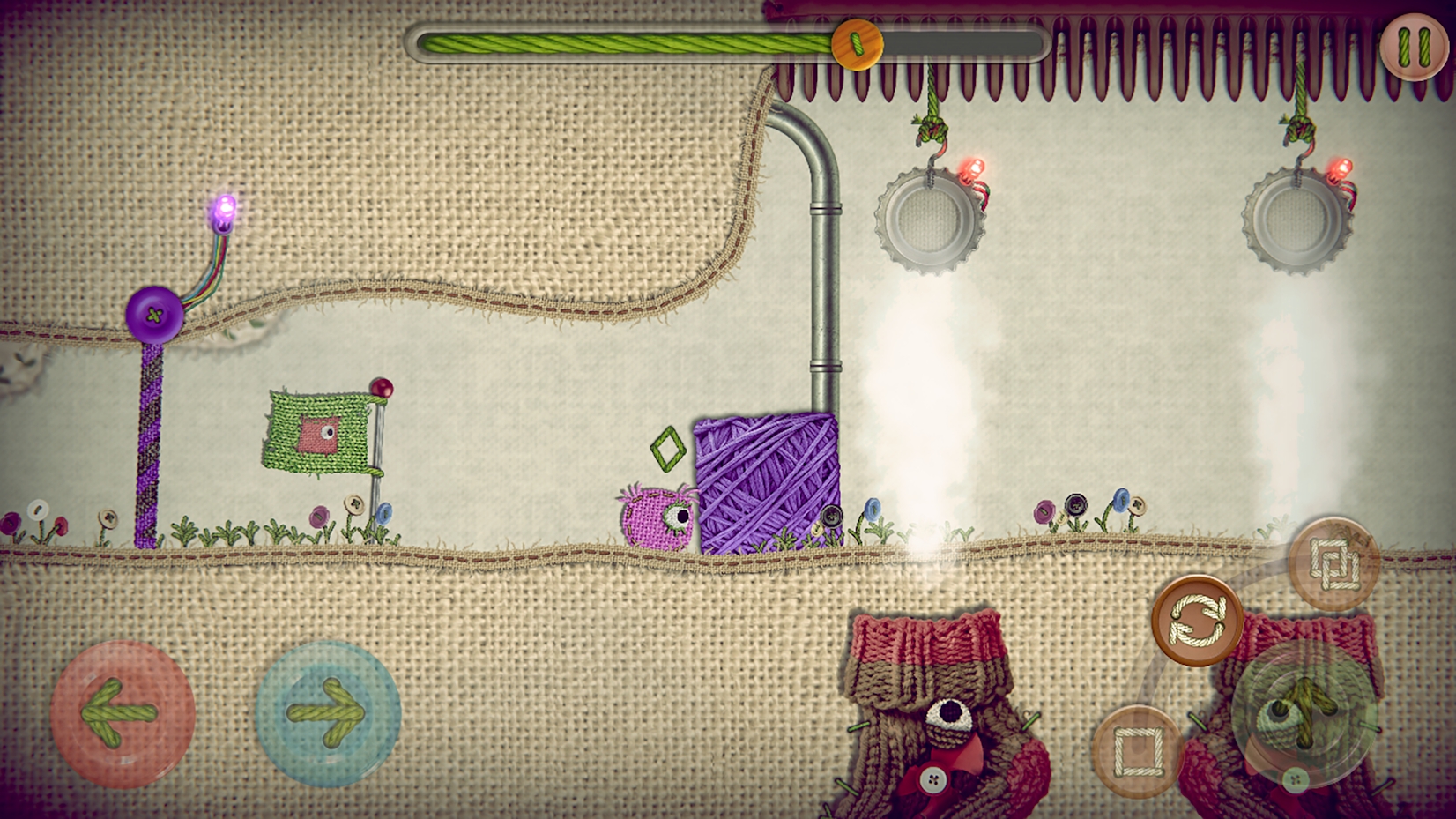The height and width of the screenshot is (819, 1456).
Task: Choose the overlapping squares button
Action: click(1333, 564)
